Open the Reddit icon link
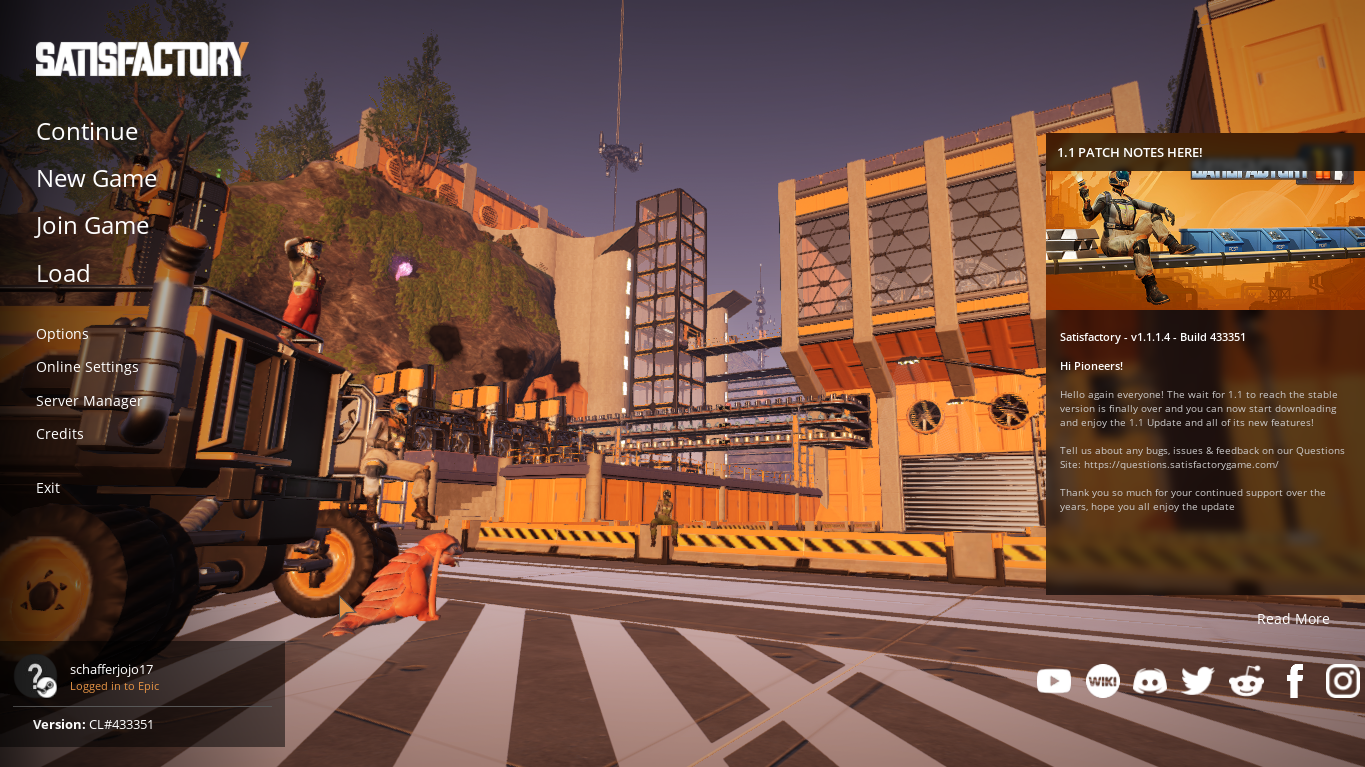This screenshot has width=1365, height=767. pos(1246,682)
